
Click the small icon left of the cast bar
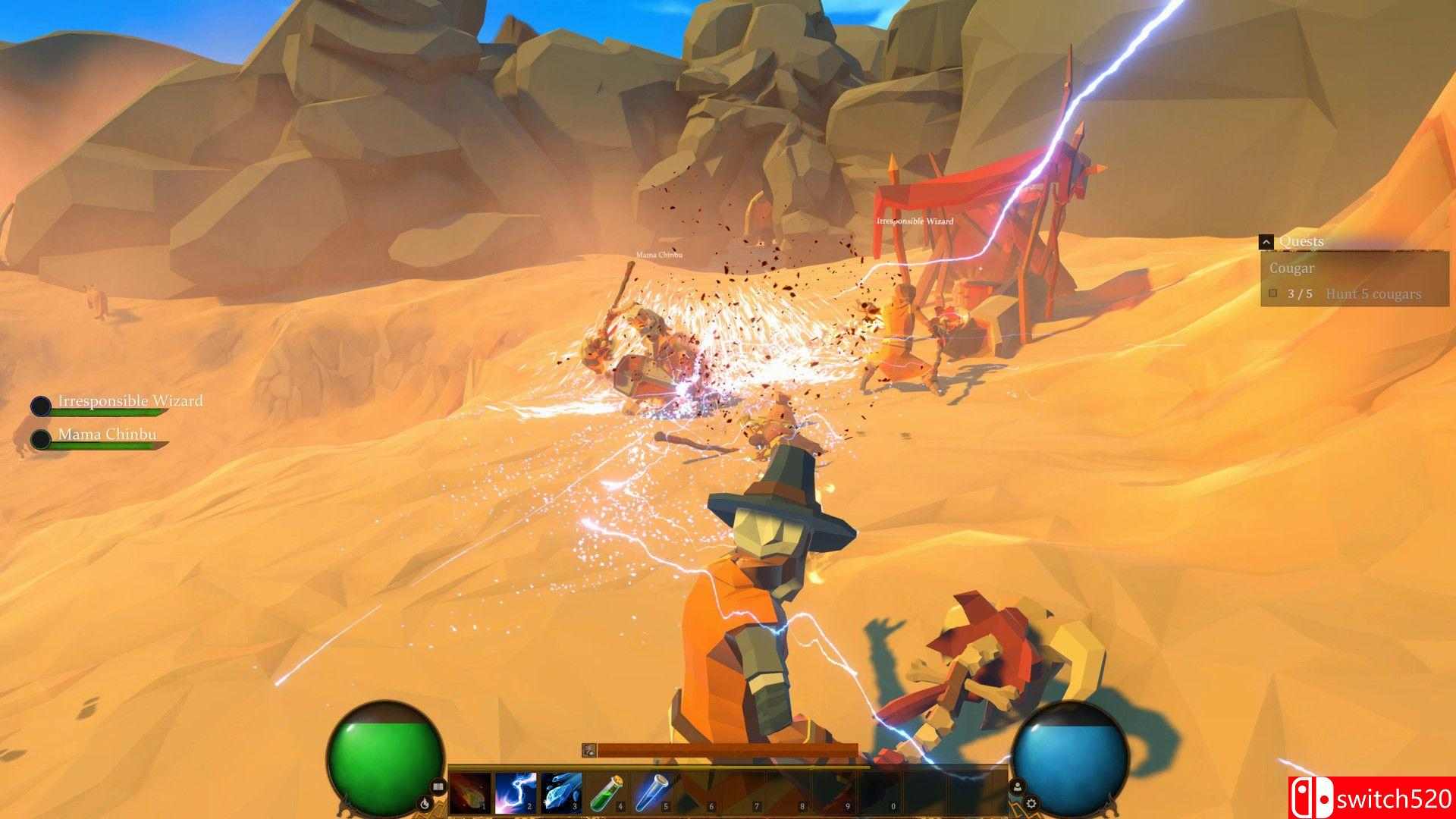click(588, 750)
